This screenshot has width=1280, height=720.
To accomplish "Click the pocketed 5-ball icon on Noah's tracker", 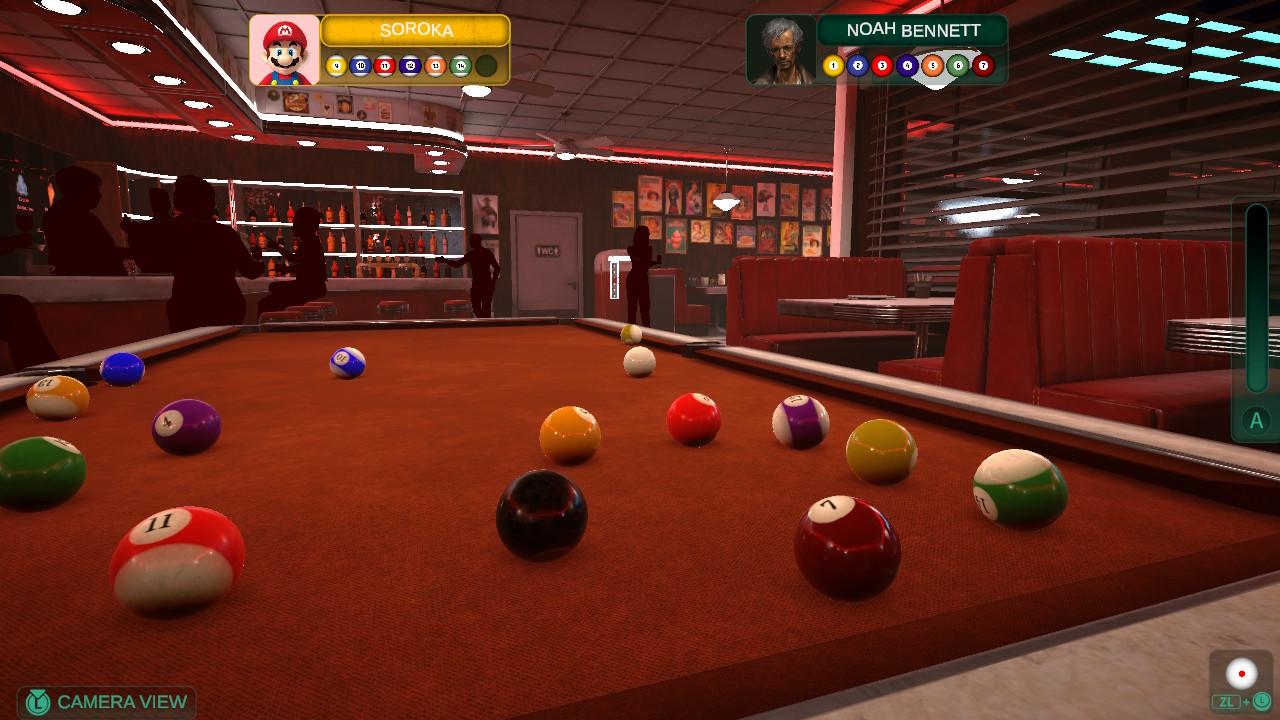I will pos(933,65).
